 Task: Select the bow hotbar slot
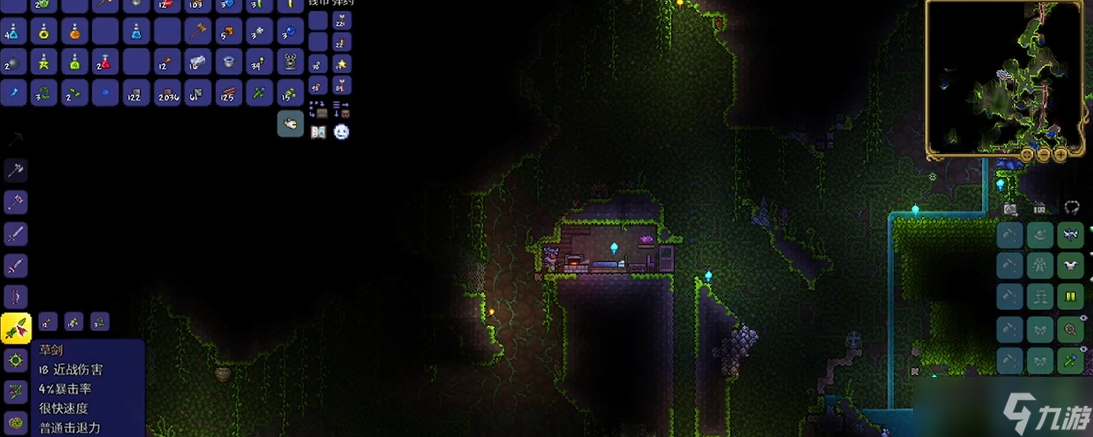[x=15, y=296]
